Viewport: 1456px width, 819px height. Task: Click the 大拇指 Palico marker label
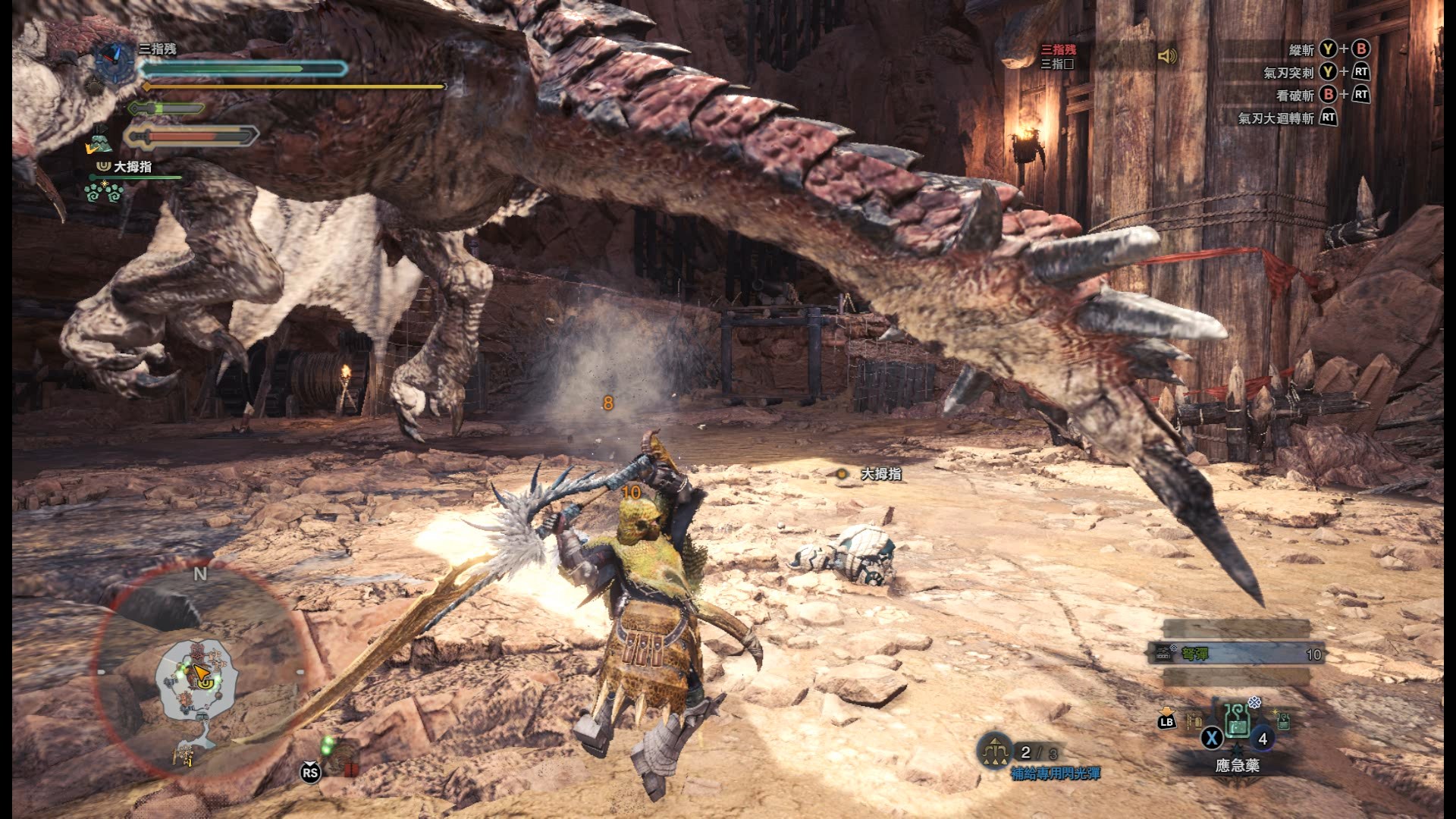(880, 474)
